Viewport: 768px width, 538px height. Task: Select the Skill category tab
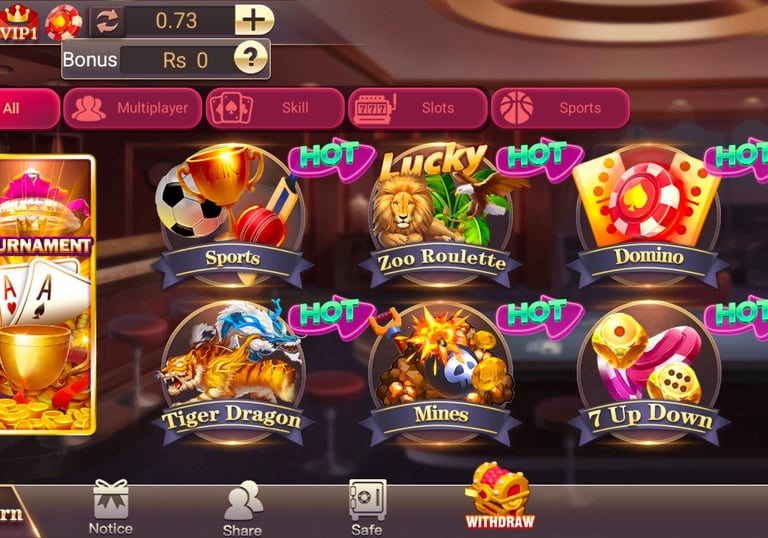[271, 108]
